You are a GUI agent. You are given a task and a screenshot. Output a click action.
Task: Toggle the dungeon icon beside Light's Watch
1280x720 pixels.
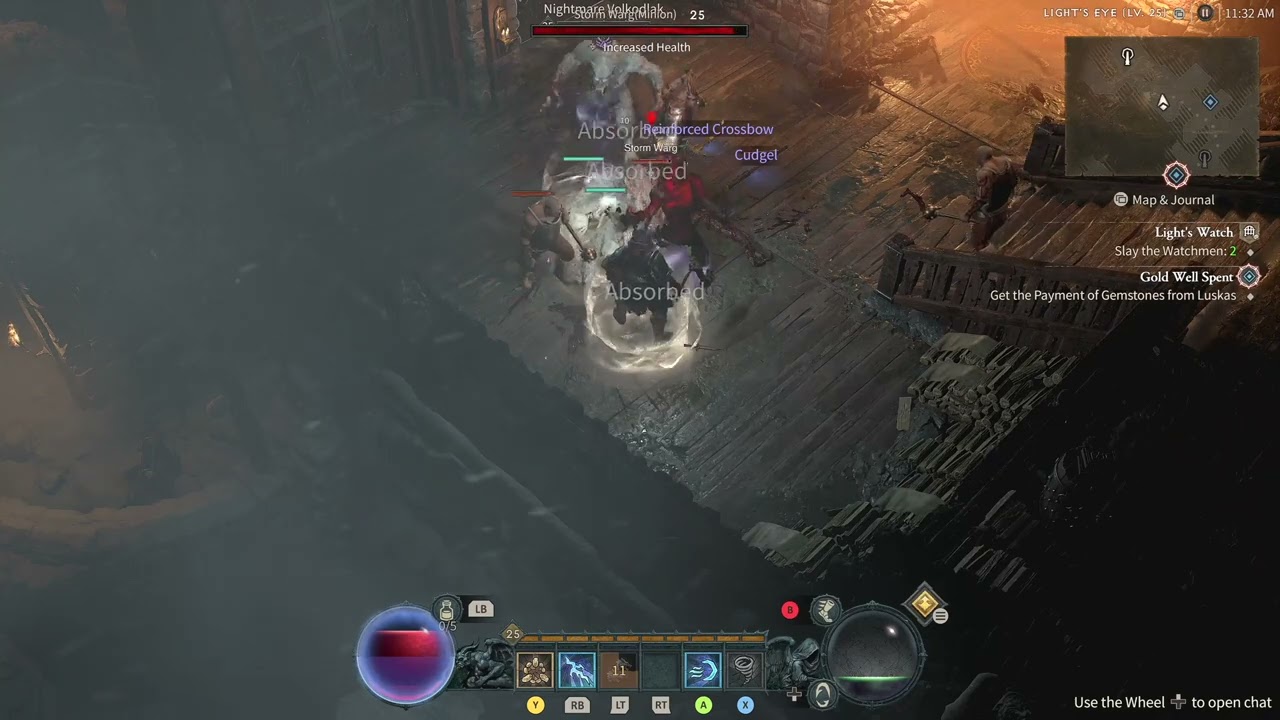pos(1249,231)
